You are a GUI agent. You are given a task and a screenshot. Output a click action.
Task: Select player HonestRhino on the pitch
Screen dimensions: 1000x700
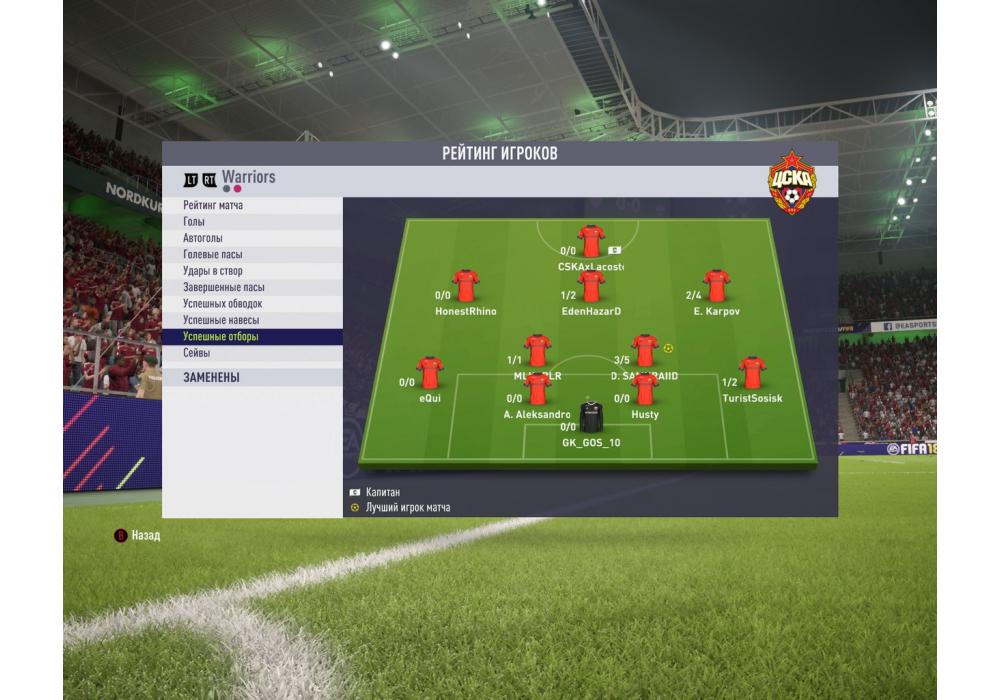tap(466, 285)
